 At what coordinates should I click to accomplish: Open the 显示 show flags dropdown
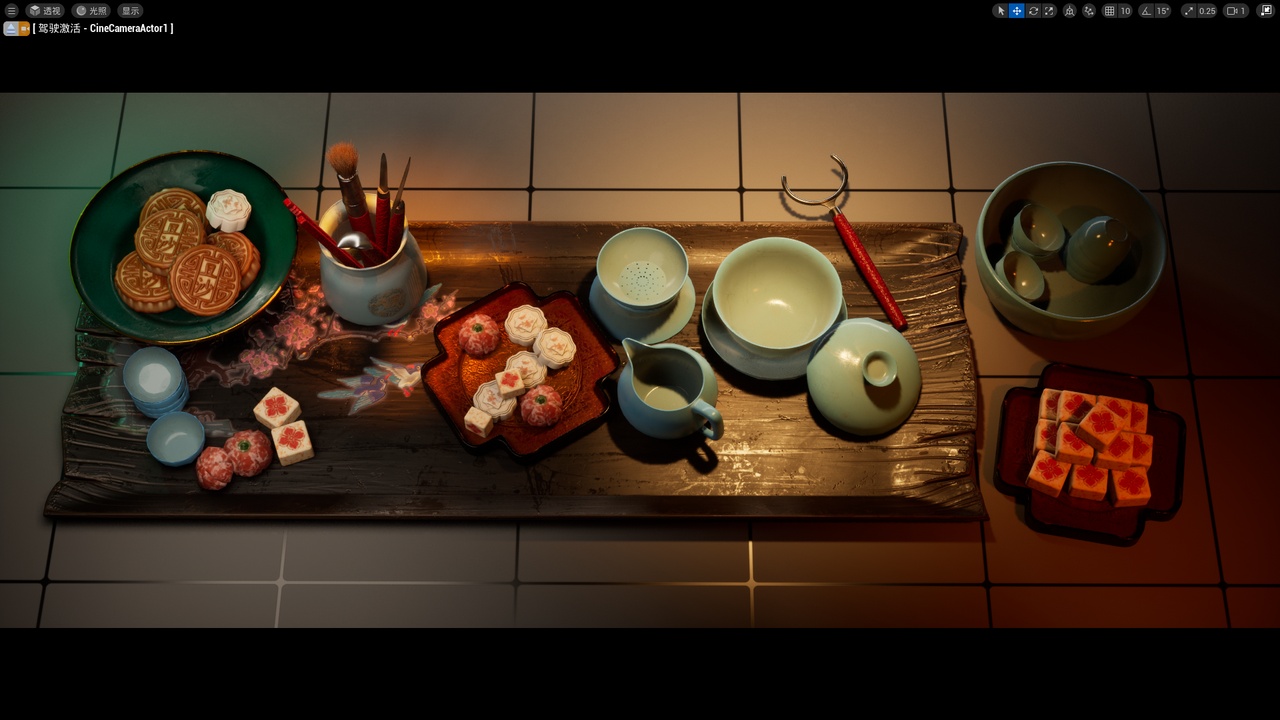pyautogui.click(x=129, y=10)
